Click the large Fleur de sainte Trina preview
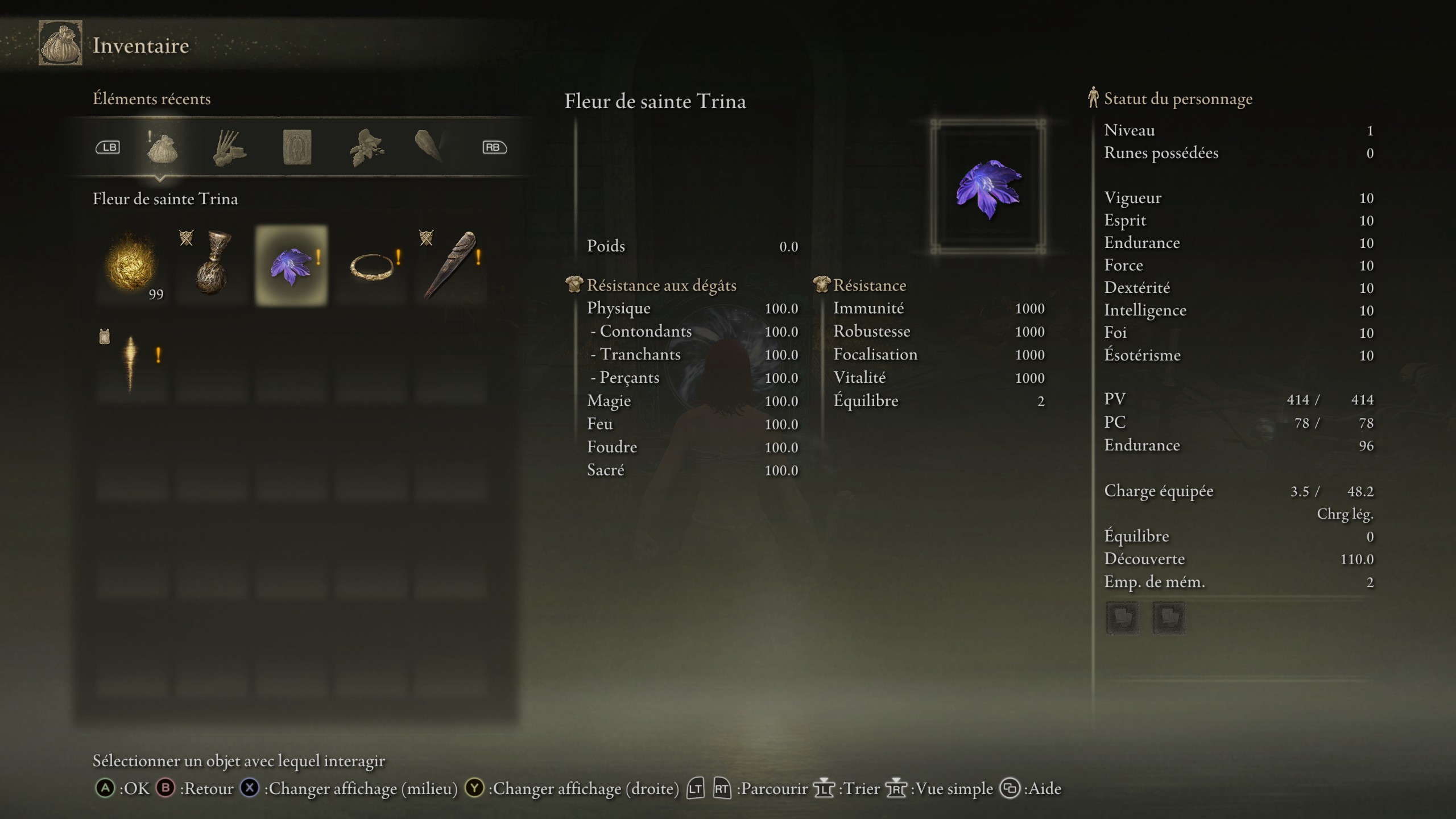This screenshot has height=819, width=1456. click(x=988, y=188)
